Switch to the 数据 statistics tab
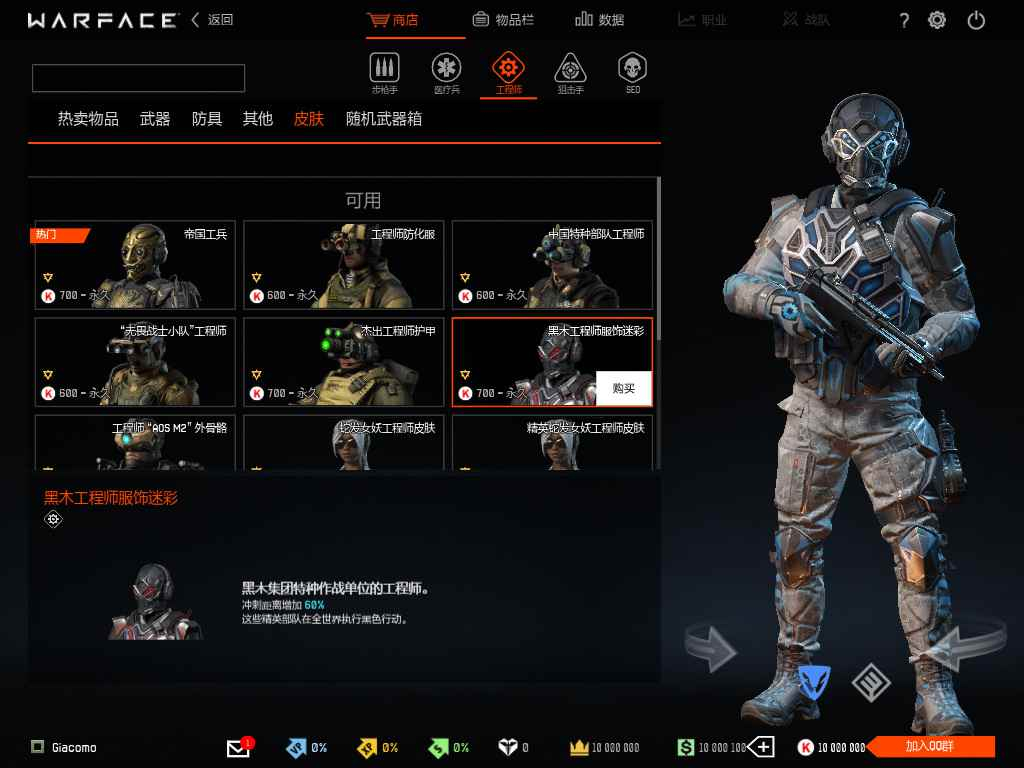1024x768 pixels. point(600,20)
